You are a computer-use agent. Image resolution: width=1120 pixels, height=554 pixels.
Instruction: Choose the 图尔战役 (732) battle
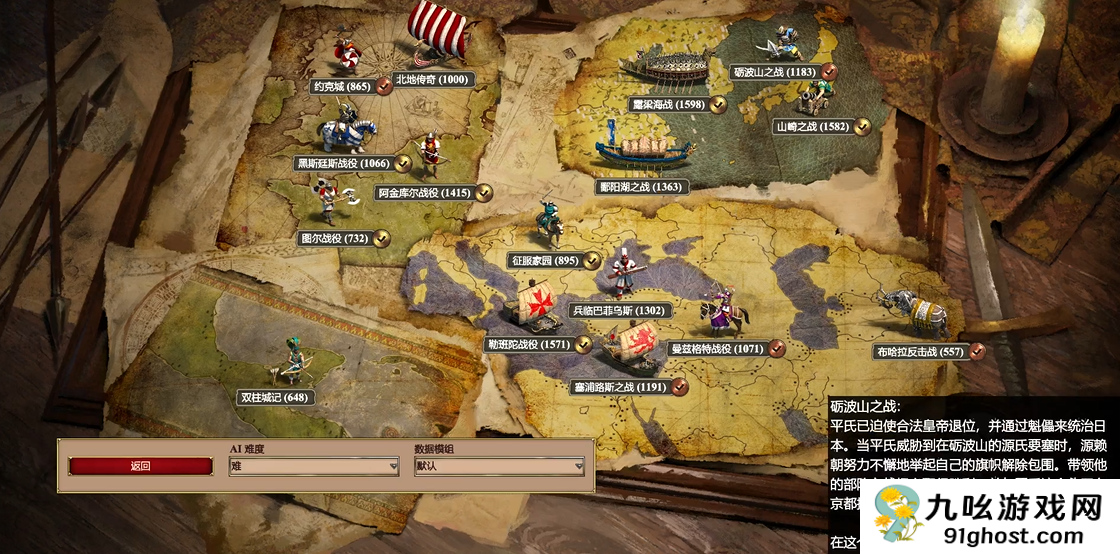tap(334, 239)
